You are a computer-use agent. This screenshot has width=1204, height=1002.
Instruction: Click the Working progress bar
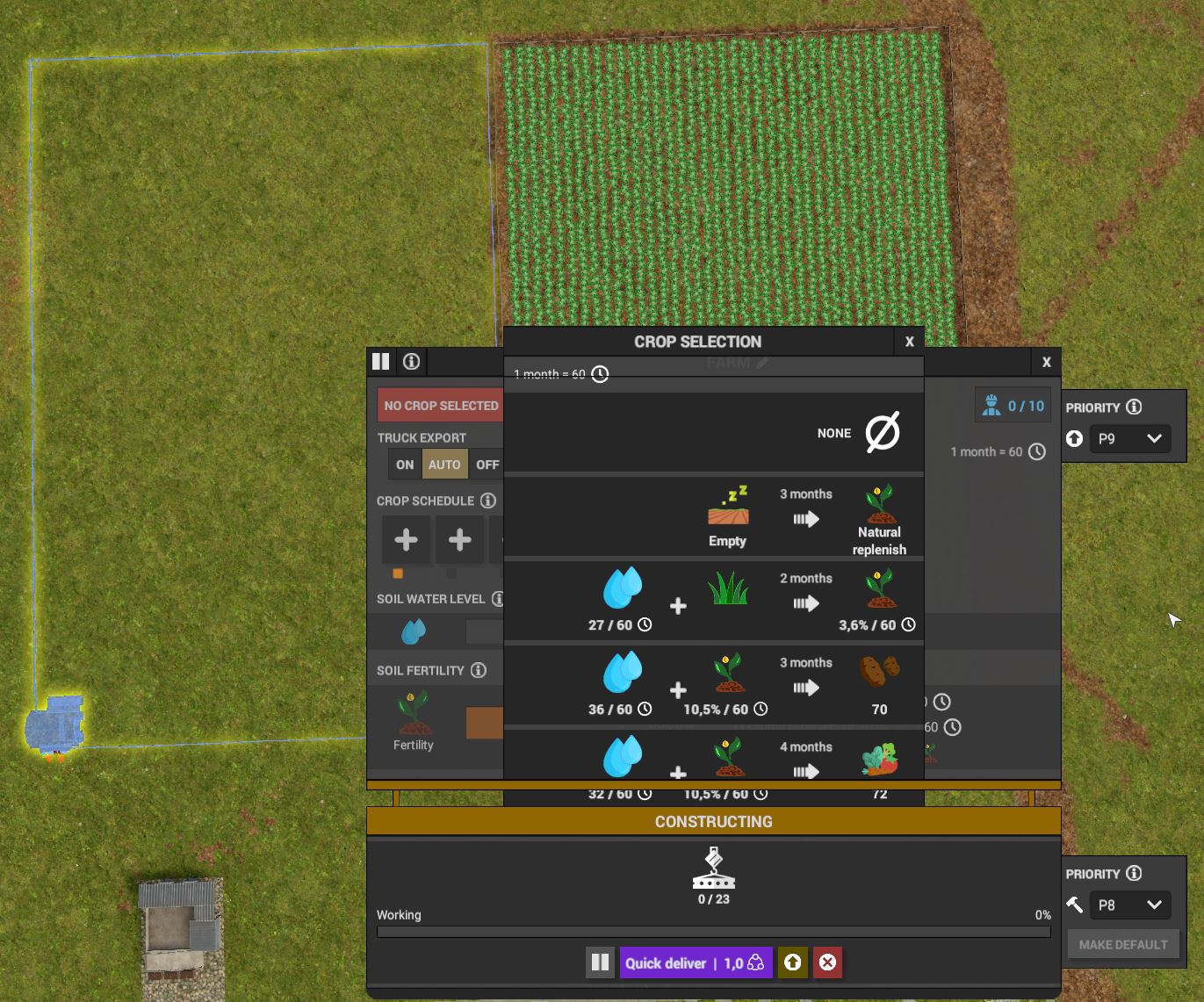pos(713,932)
